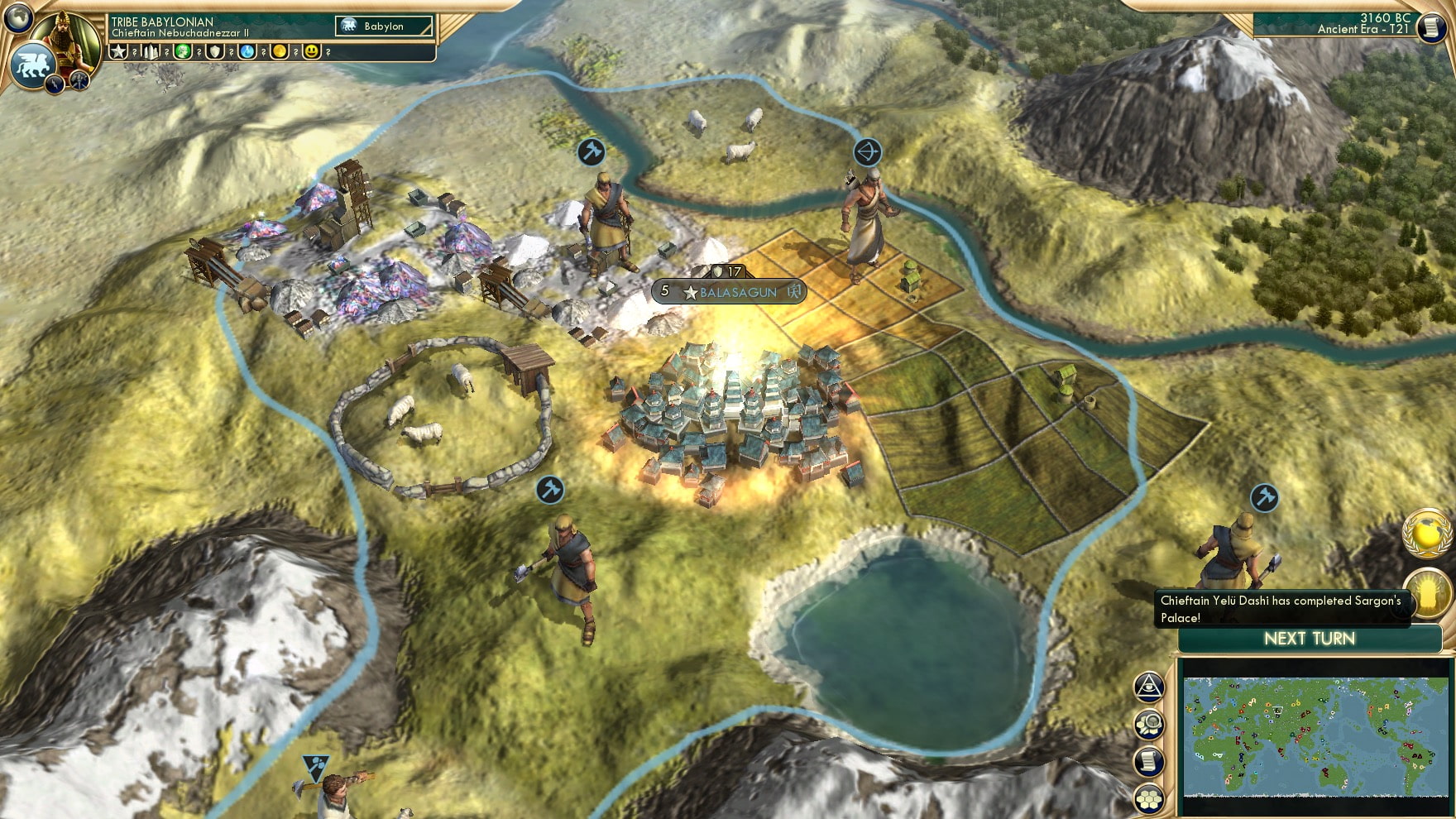Select the green culture icon

click(182, 51)
